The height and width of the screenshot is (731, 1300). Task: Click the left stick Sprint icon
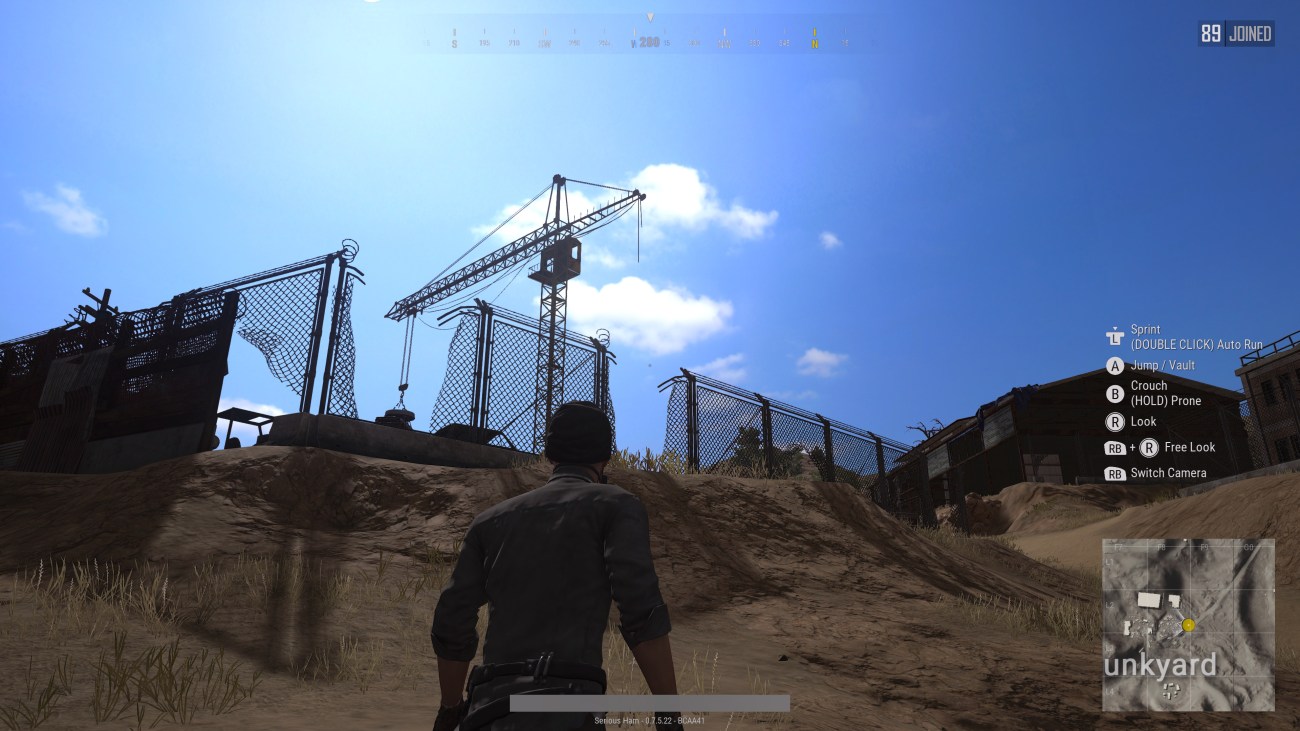[1117, 334]
